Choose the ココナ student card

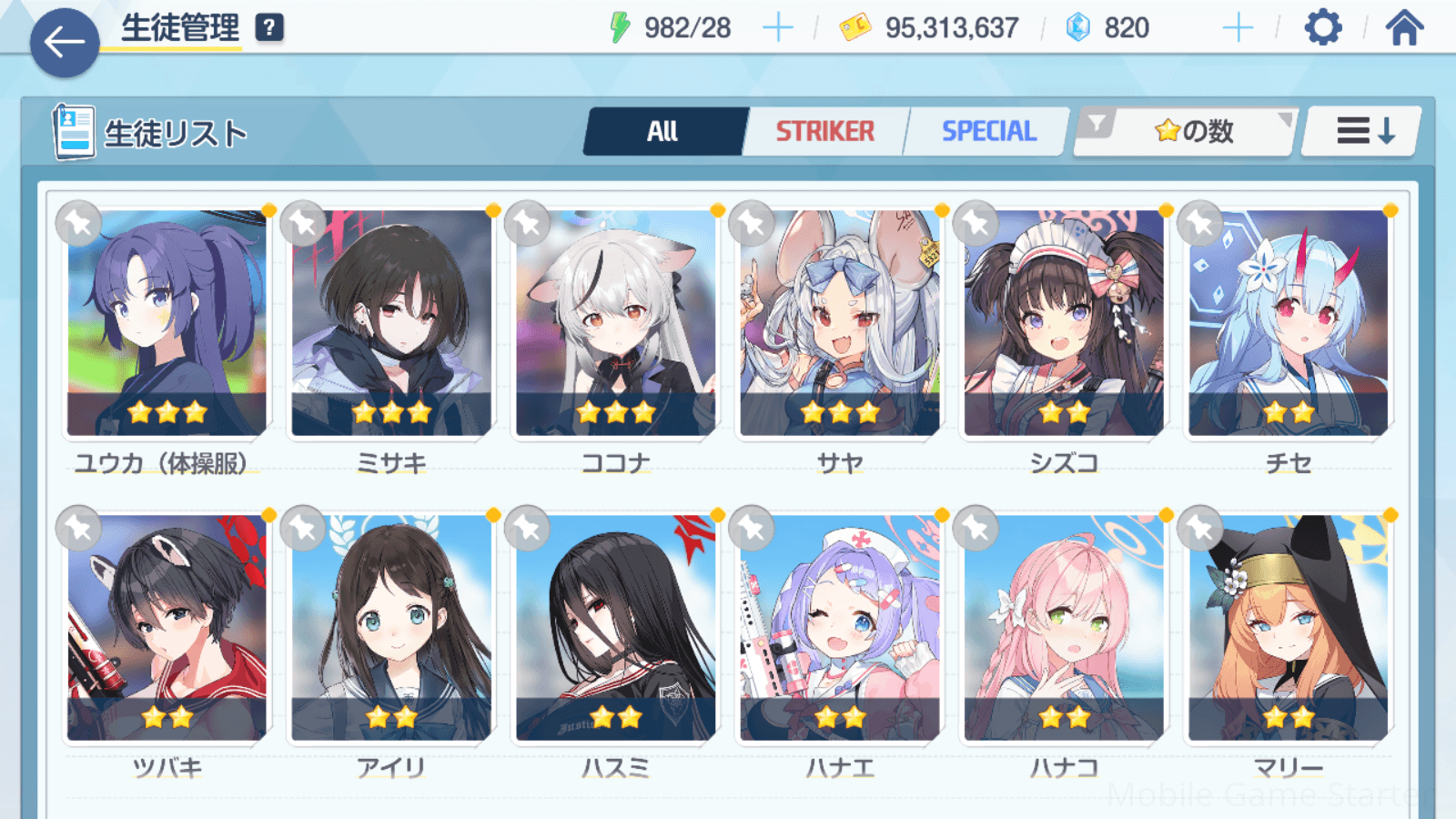[615, 323]
